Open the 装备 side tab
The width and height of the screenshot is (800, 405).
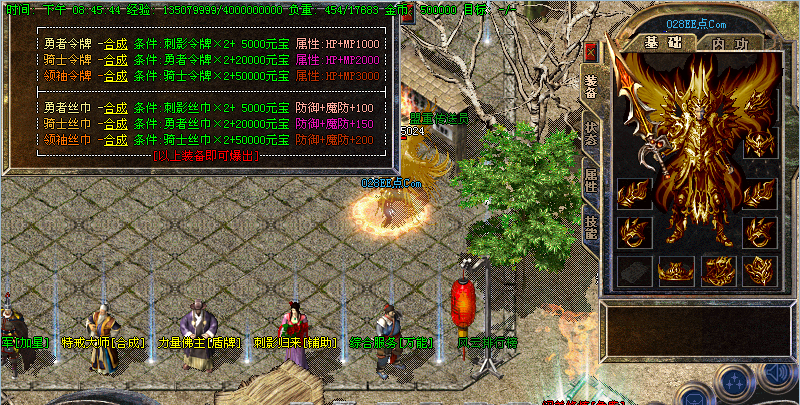(591, 88)
